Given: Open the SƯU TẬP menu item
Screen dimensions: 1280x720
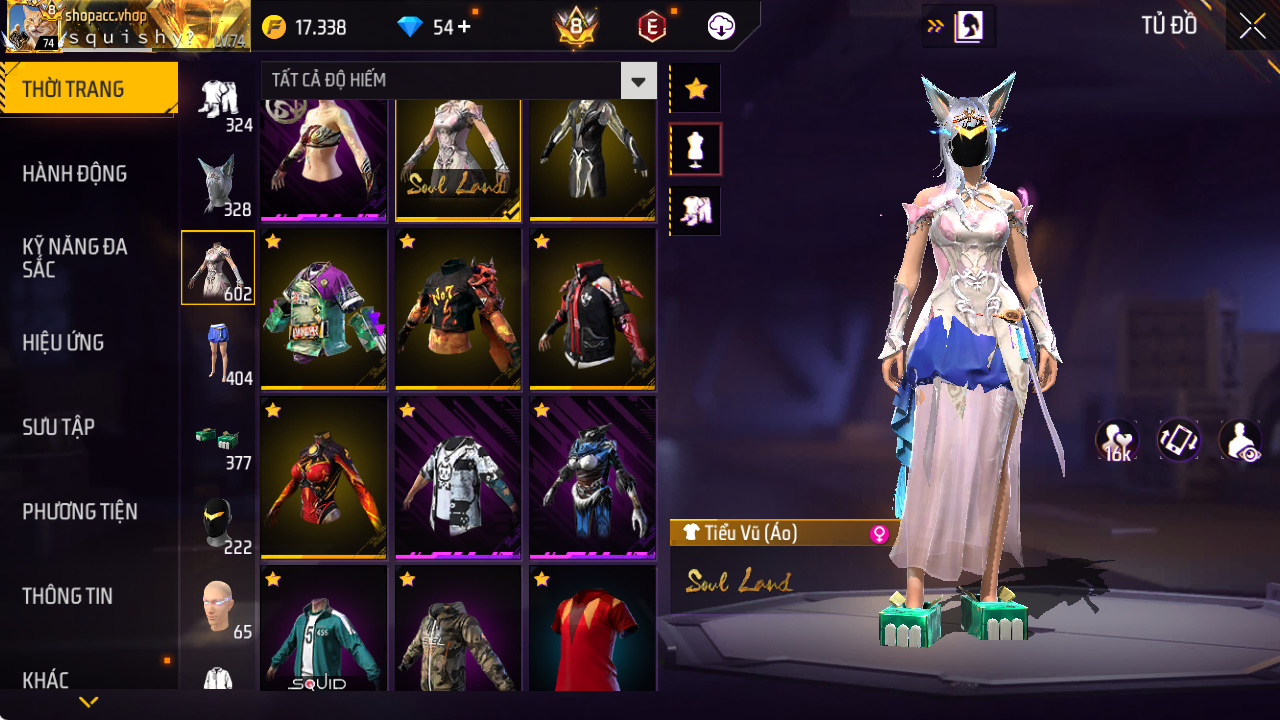Looking at the screenshot, I should point(58,427).
